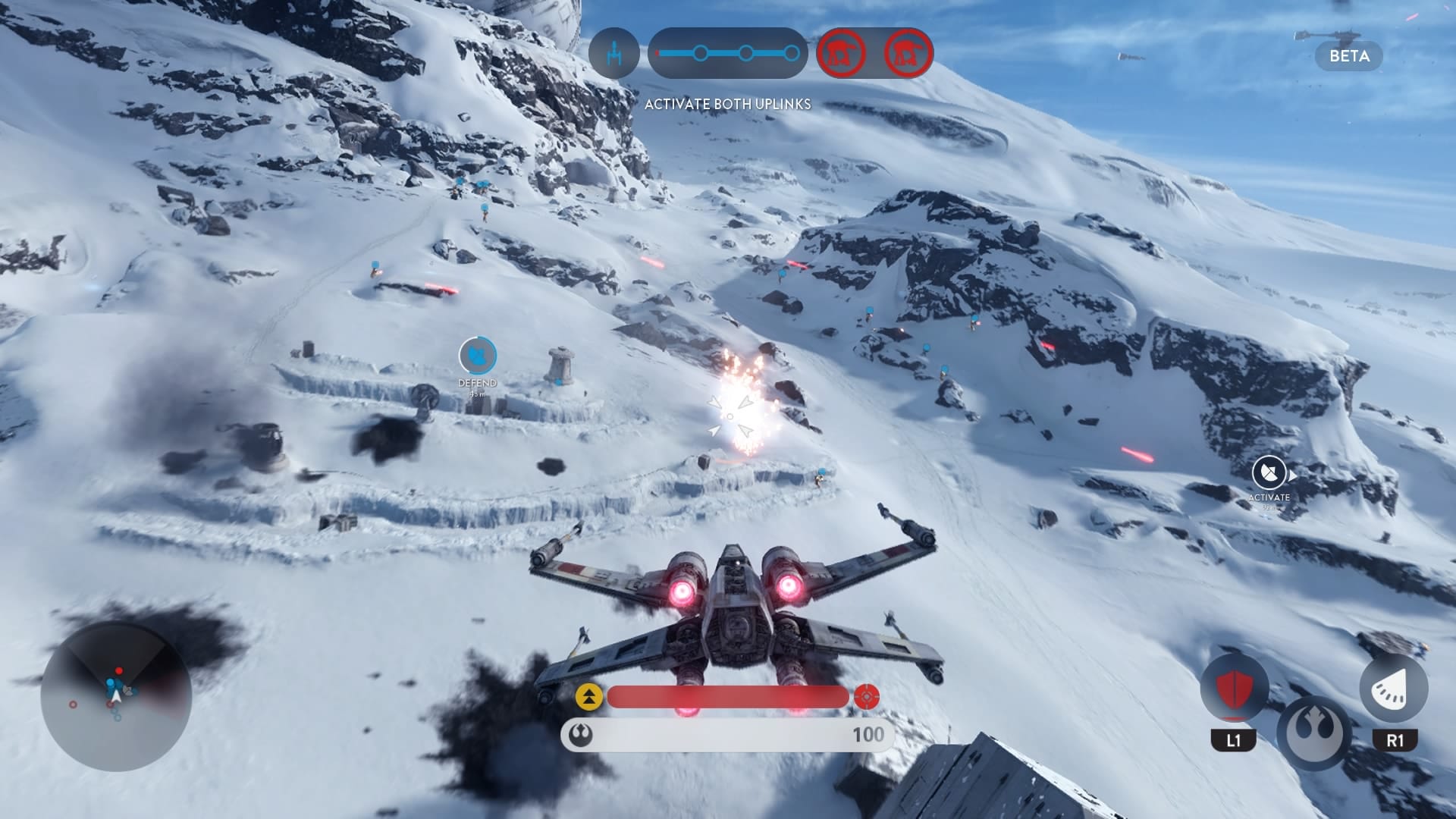Open the circular radar minimap

tap(116, 696)
